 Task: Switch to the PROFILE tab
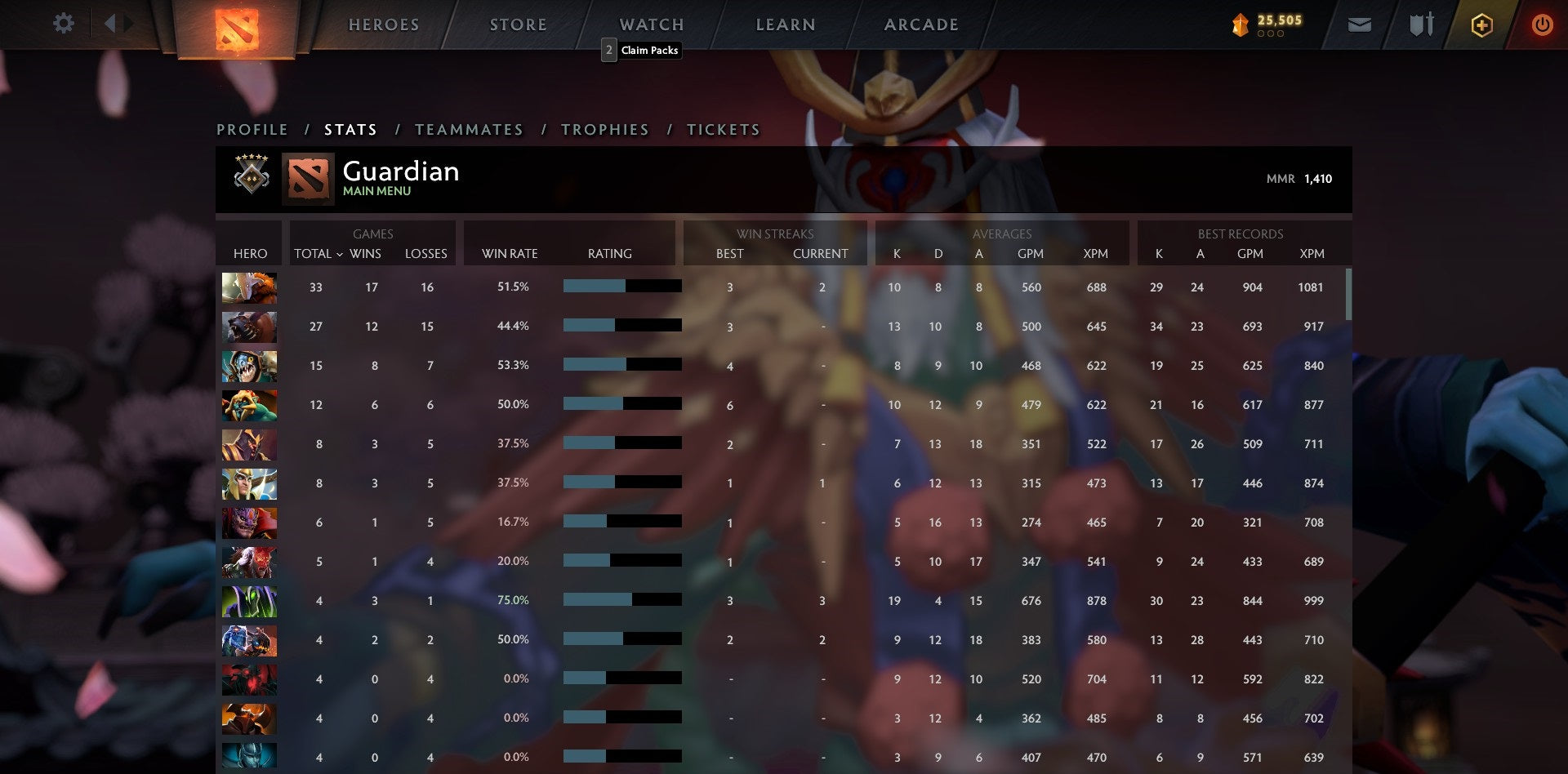[251, 129]
